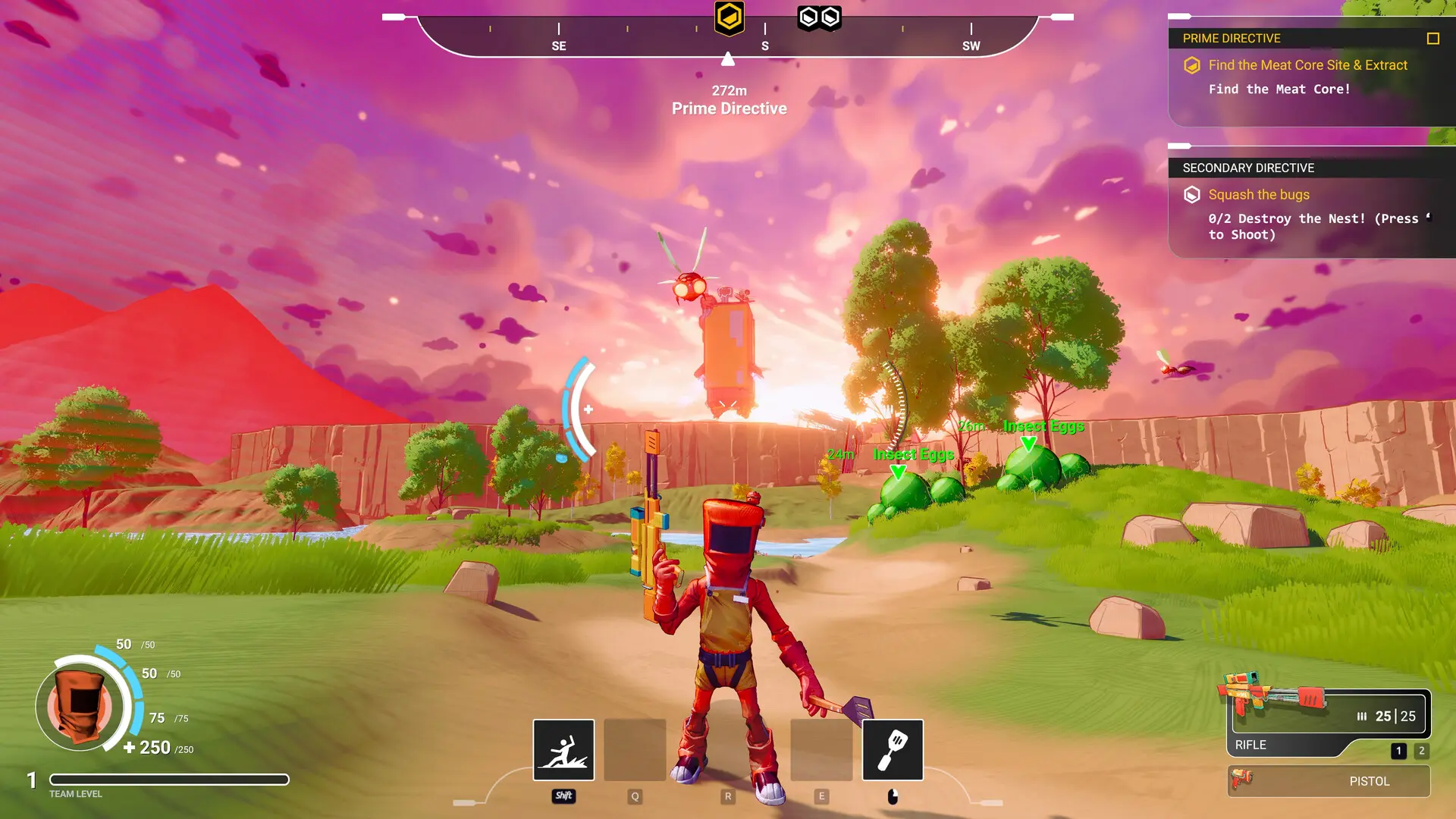Click the Prime Directive hexagon quest icon
Image resolution: width=1456 pixels, height=819 pixels.
[x=1193, y=65]
